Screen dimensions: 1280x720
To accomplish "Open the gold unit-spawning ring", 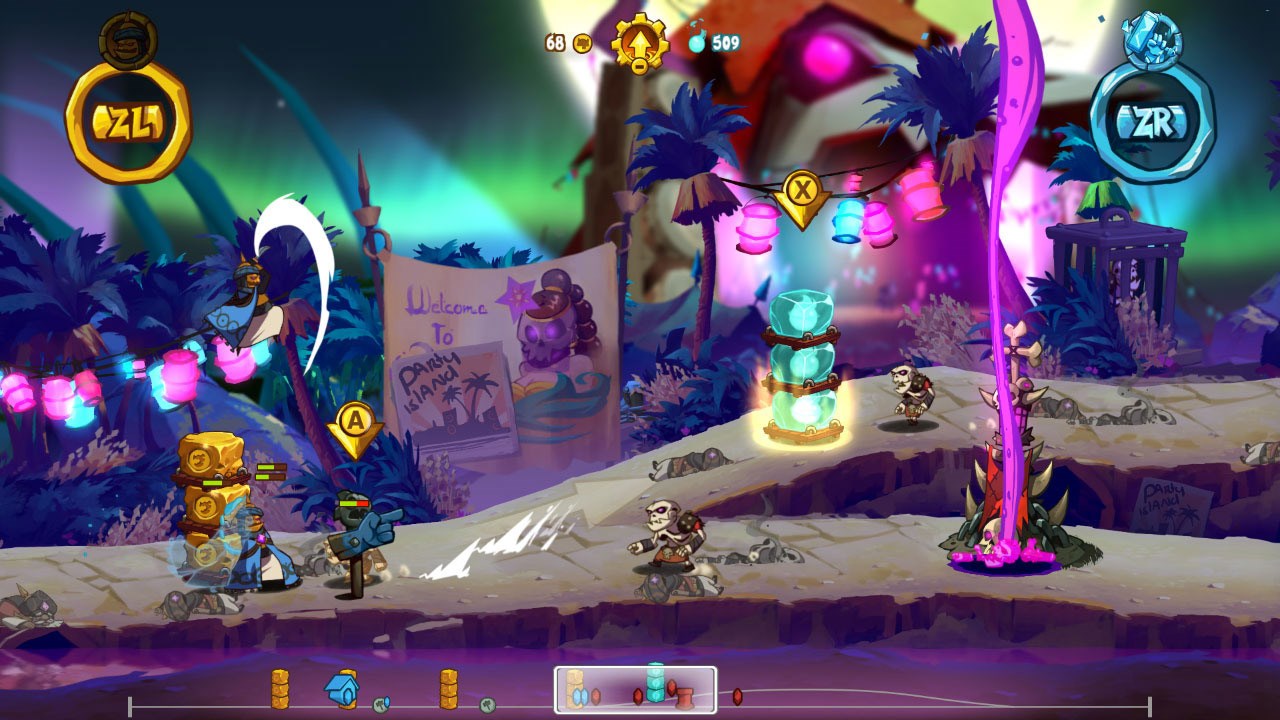I will click(x=128, y=122).
